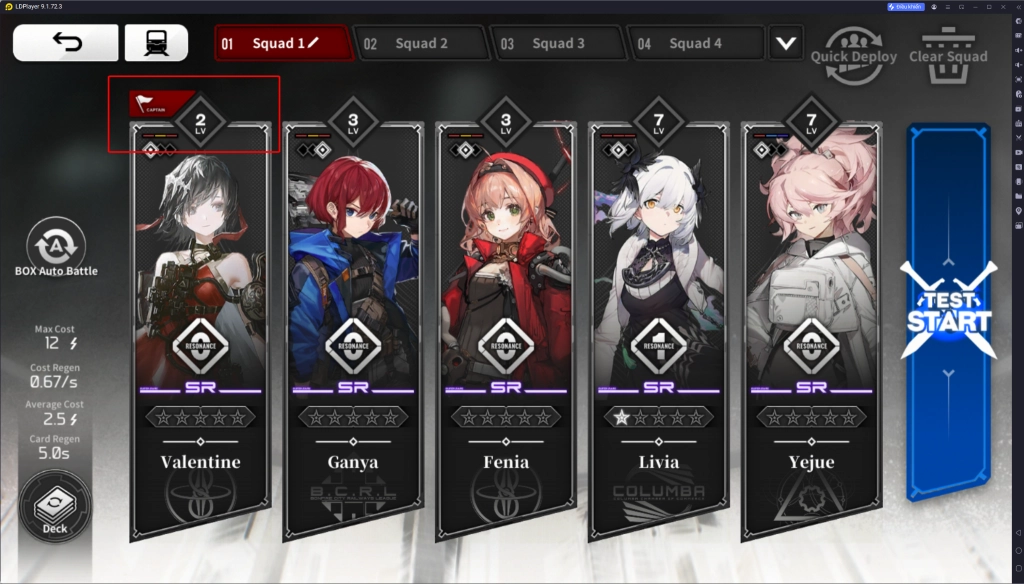Choose the Ganya character card

tap(354, 330)
